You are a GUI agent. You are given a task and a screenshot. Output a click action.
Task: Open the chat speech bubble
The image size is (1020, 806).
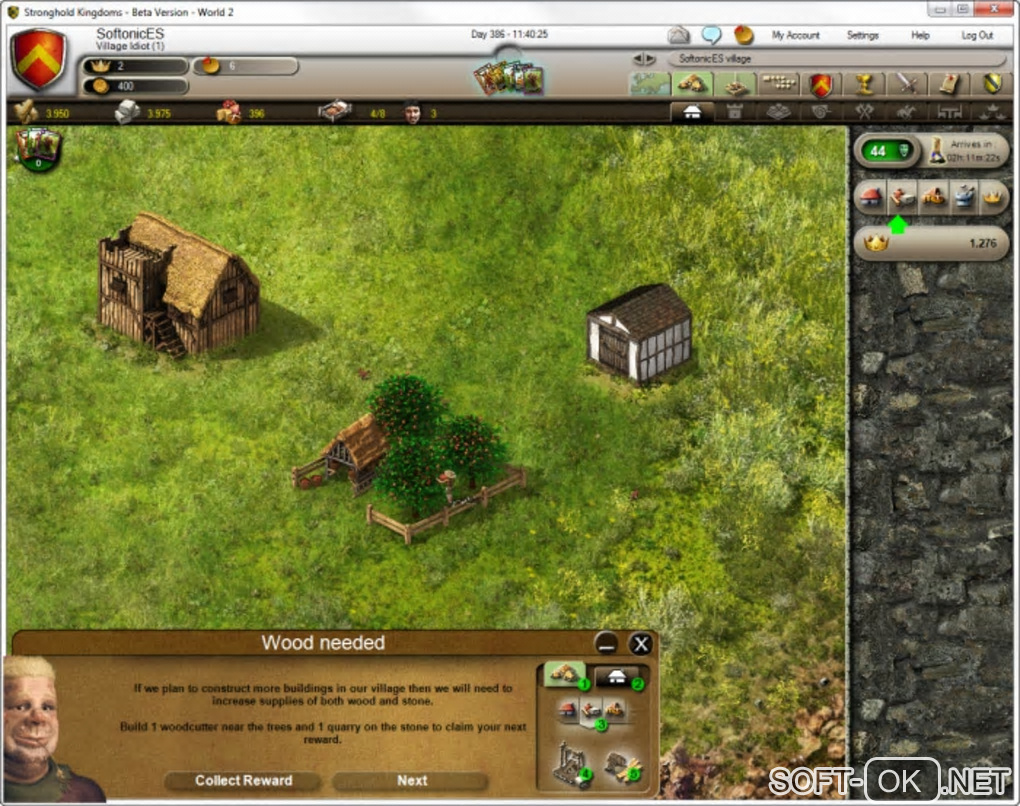click(x=711, y=35)
